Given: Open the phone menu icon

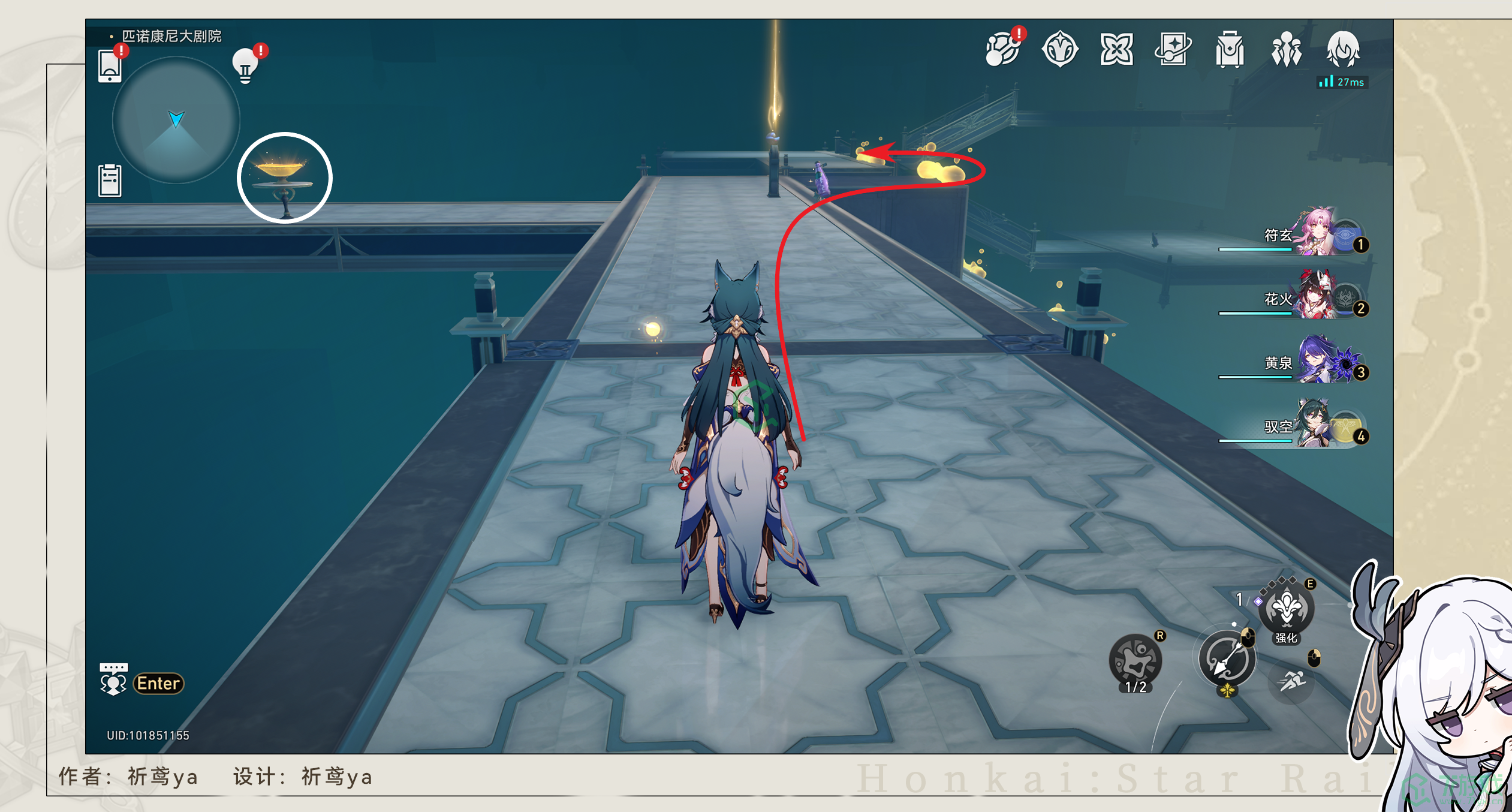Looking at the screenshot, I should (x=110, y=65).
